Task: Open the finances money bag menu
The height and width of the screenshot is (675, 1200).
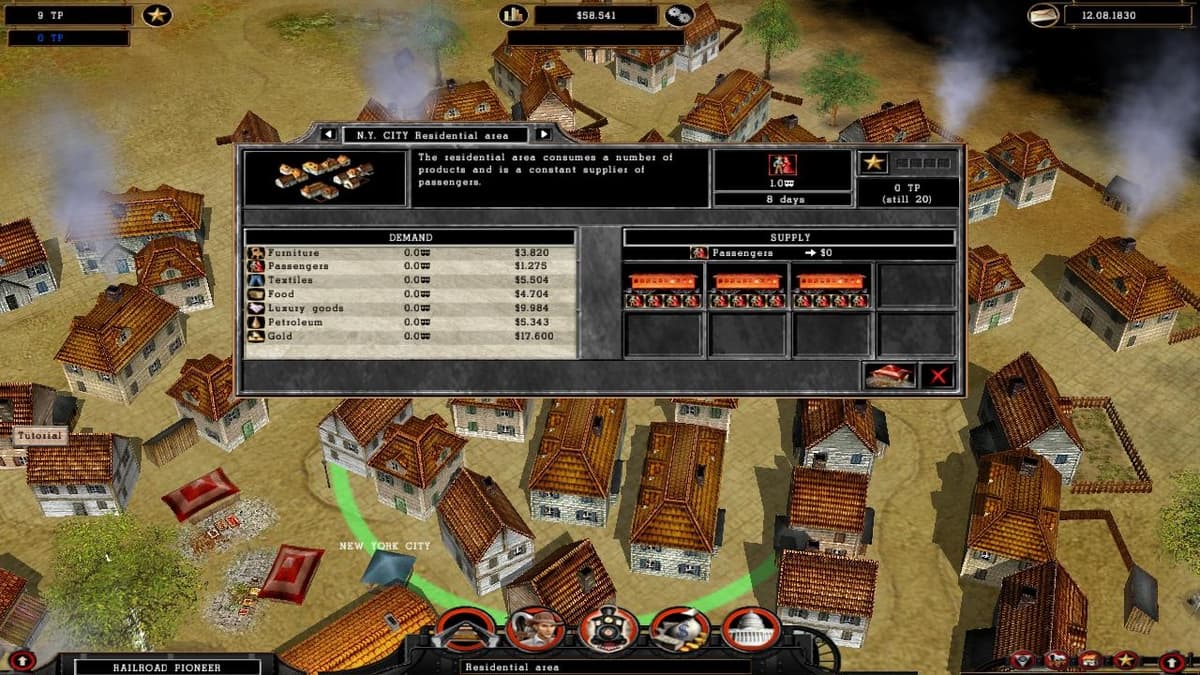Action: (x=680, y=629)
